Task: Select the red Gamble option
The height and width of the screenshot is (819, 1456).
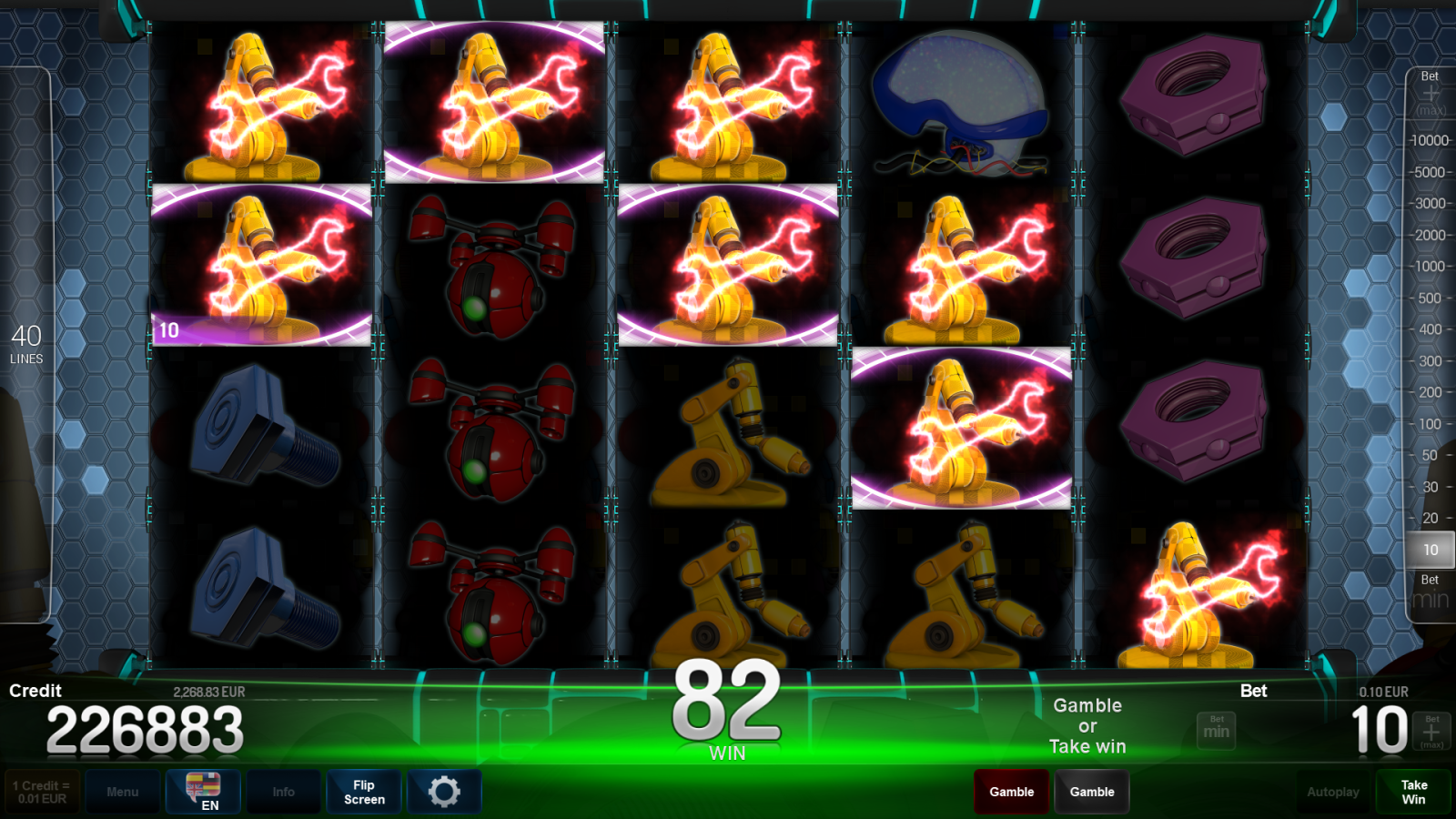Action: coord(1010,791)
